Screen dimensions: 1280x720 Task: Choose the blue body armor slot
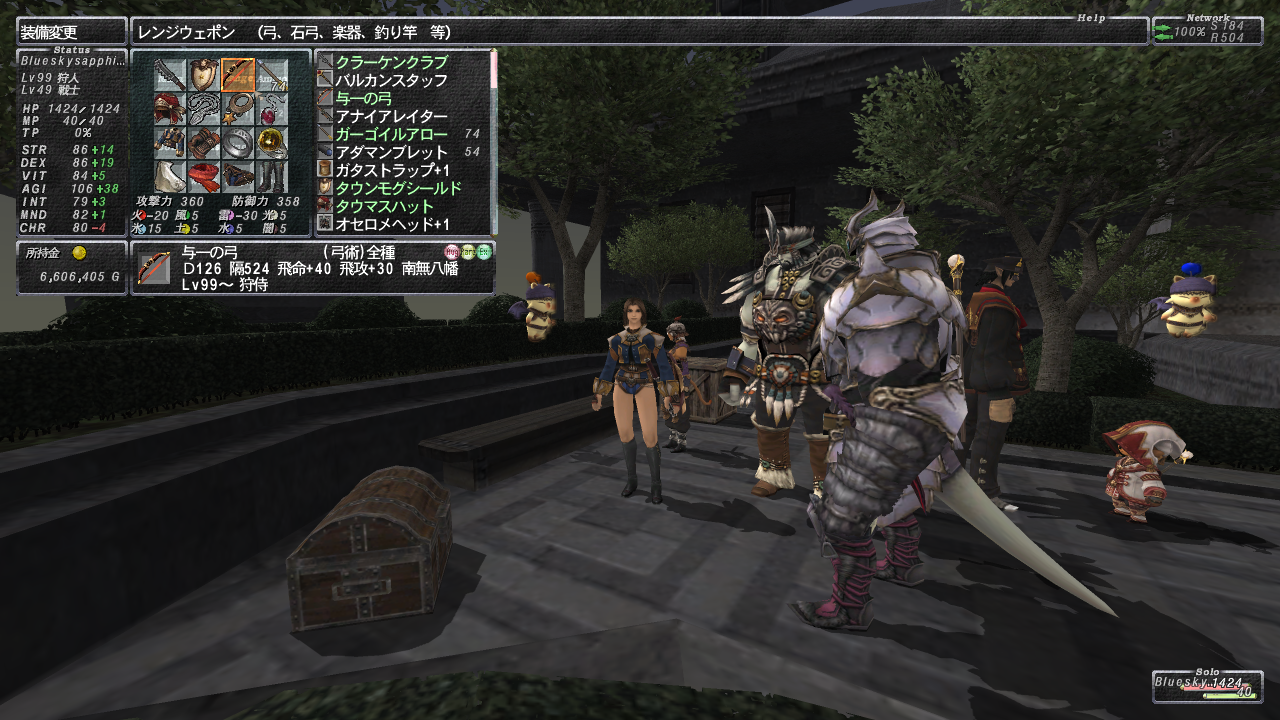(170, 143)
